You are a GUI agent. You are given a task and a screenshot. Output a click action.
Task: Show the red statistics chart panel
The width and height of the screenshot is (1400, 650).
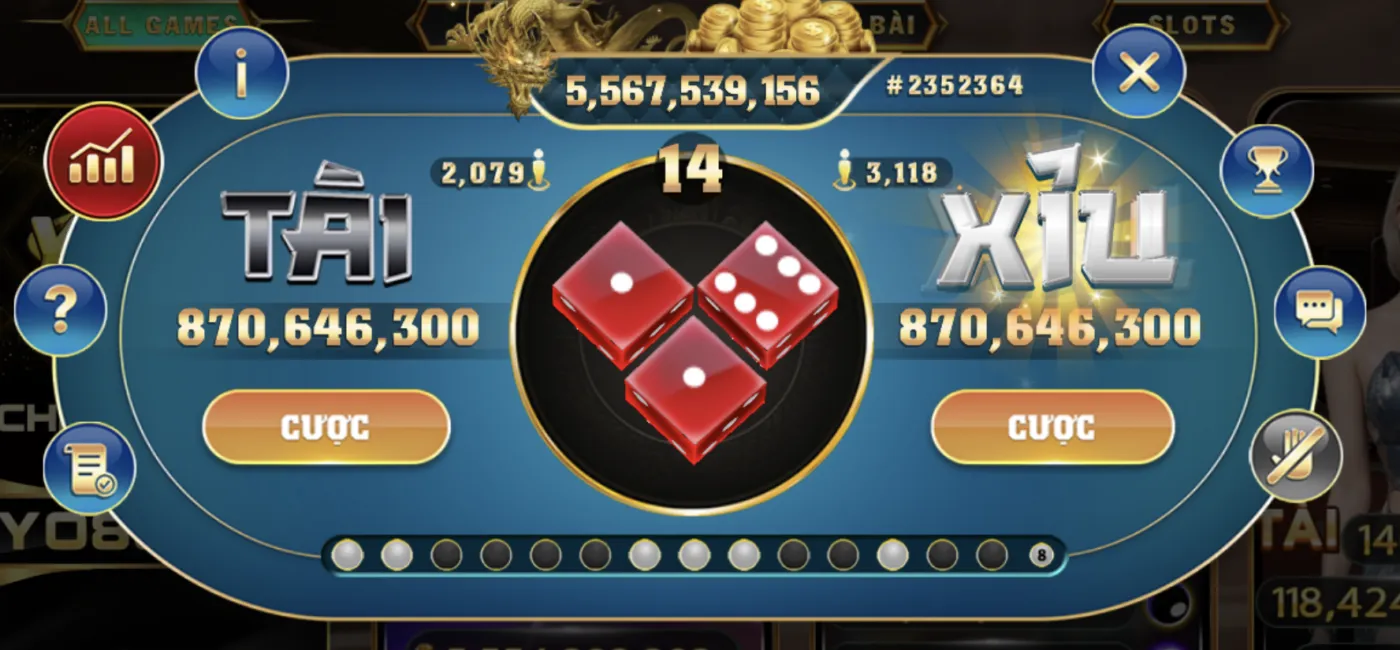click(103, 162)
